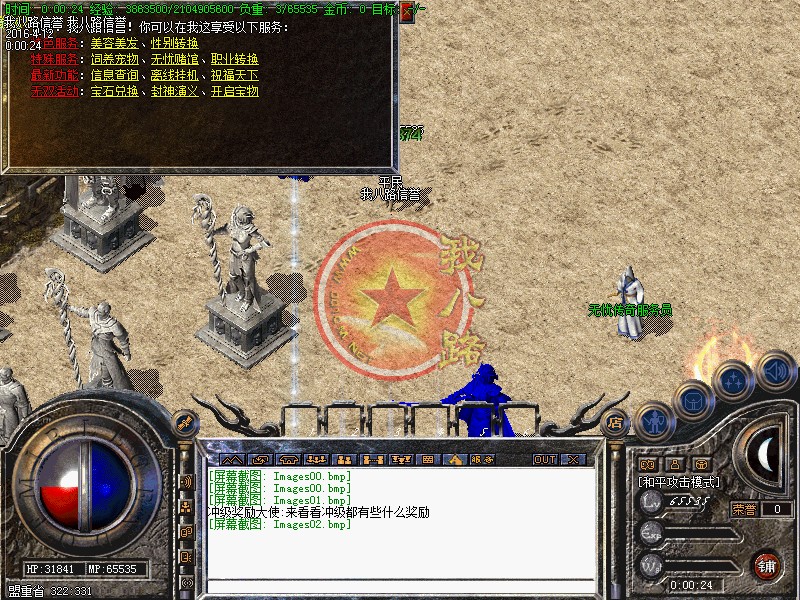Viewport: 800px width, 600px height.
Task: Click the OUT button on chat toolbar
Action: pyautogui.click(x=544, y=460)
